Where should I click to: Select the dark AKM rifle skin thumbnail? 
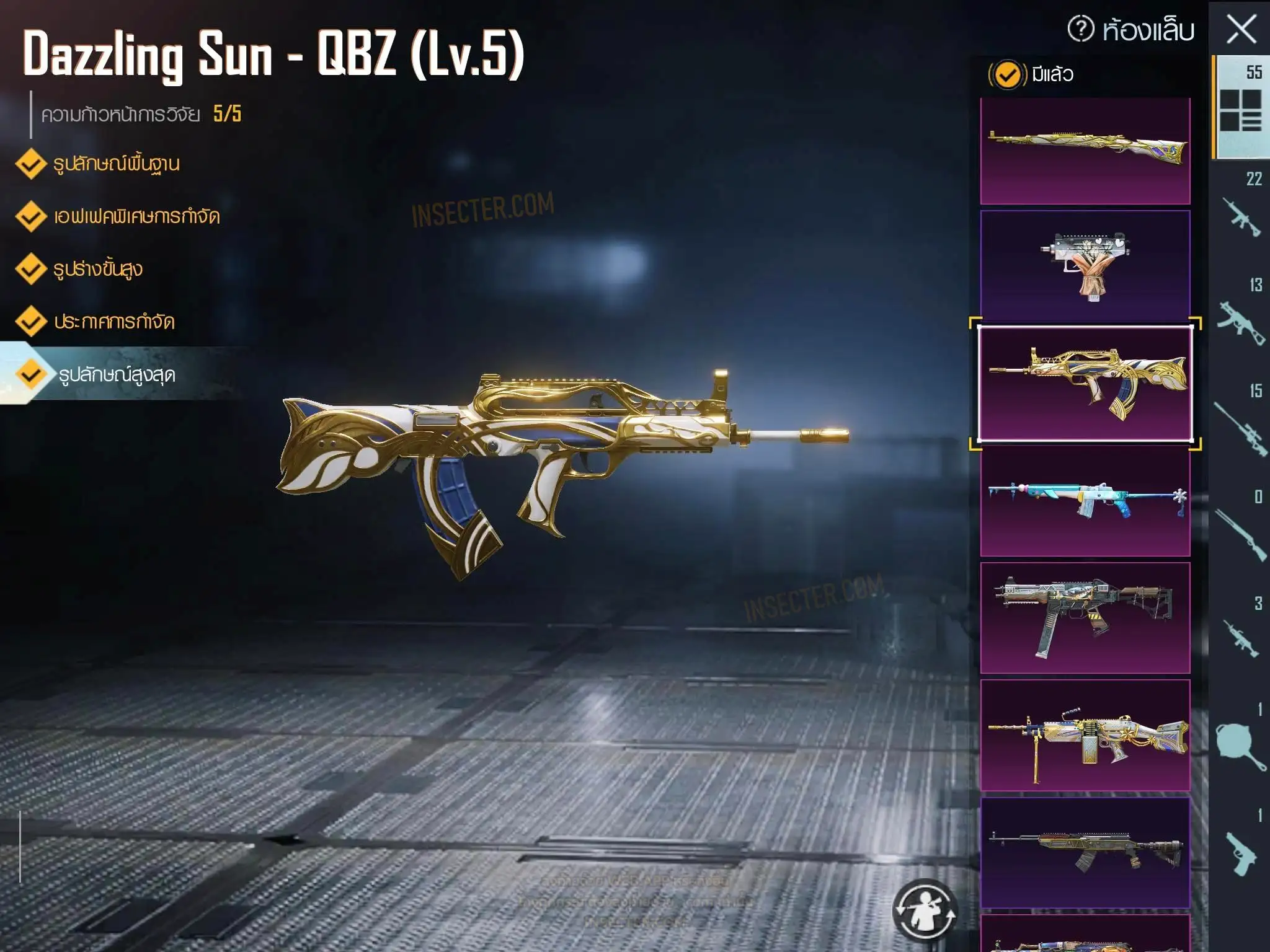point(1085,852)
